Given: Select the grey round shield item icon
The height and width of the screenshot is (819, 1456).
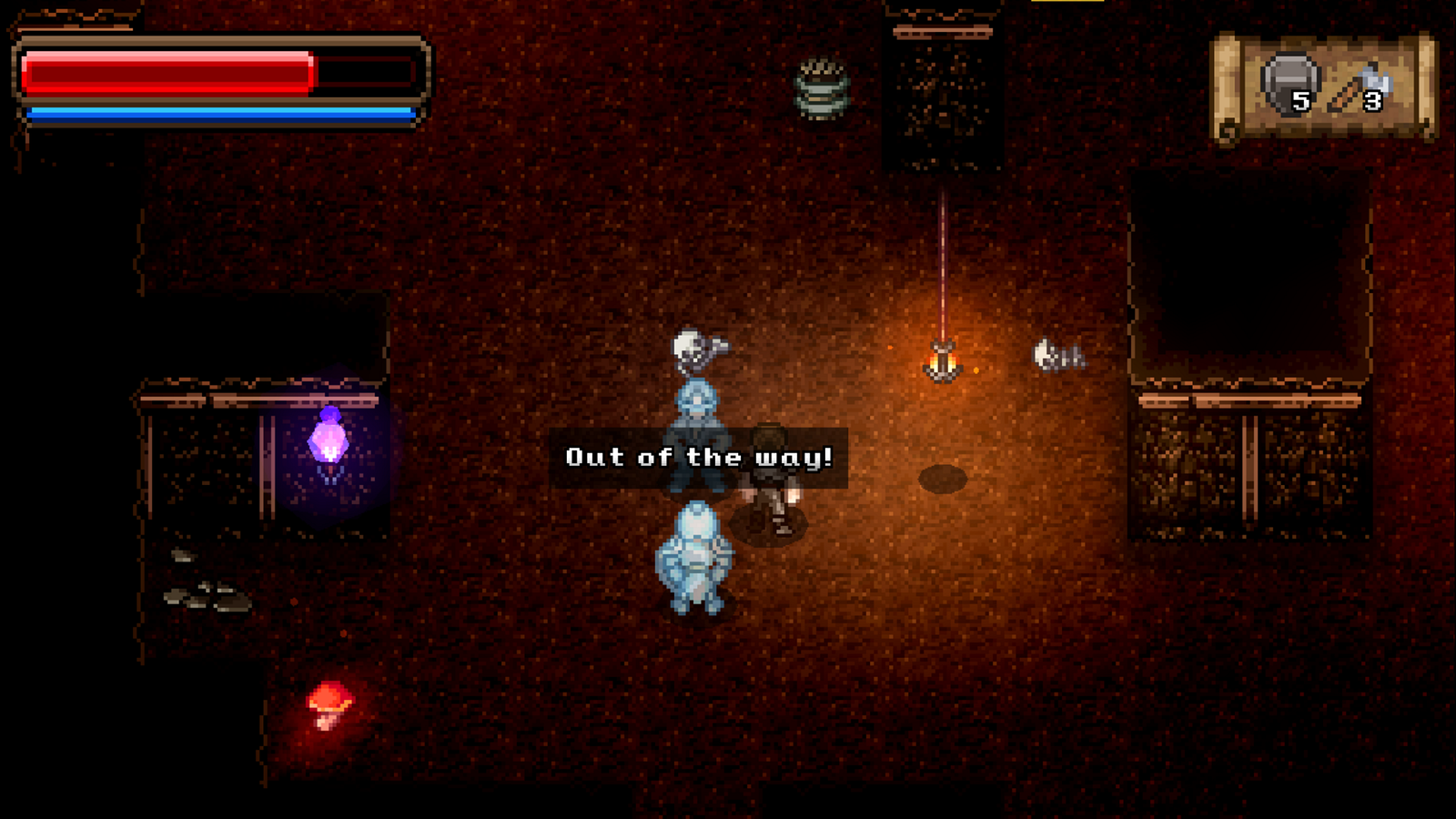Looking at the screenshot, I should (x=1289, y=83).
